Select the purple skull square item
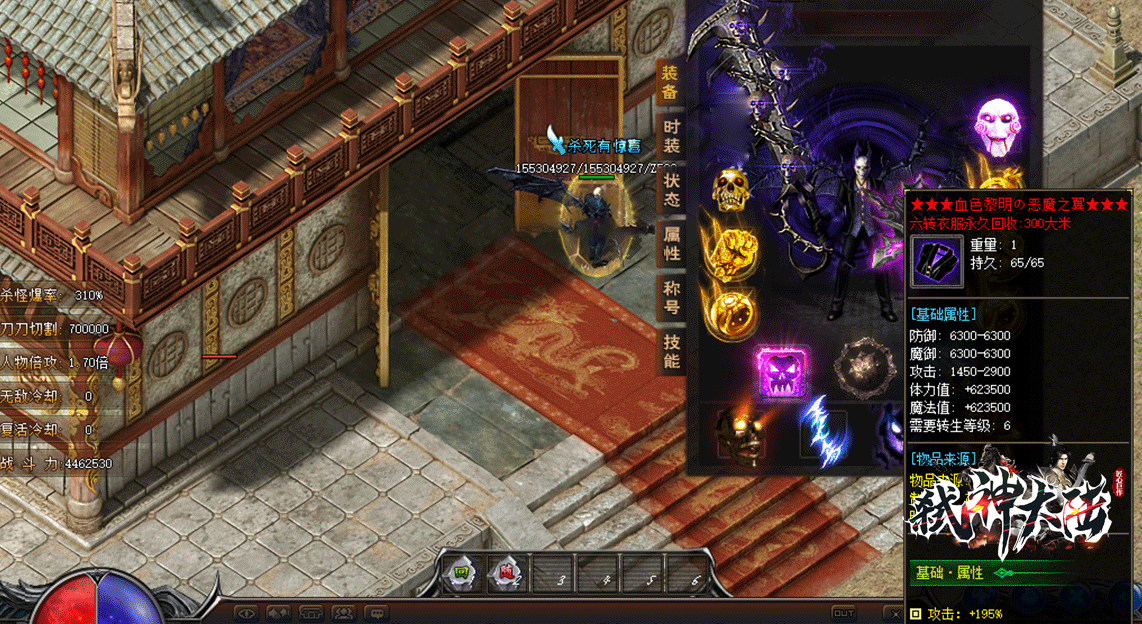 point(782,372)
